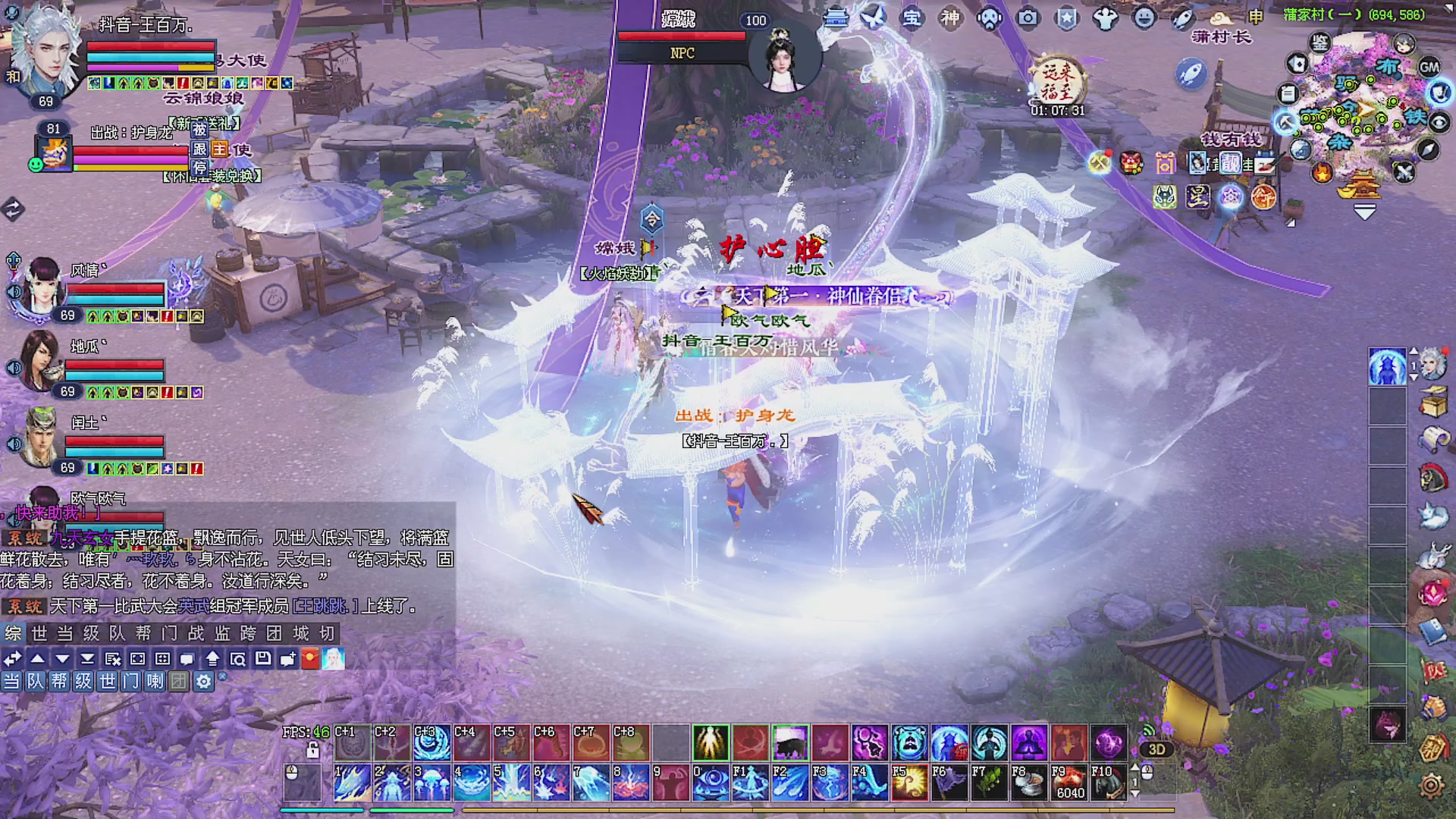Select teammate 风情 portrait in party list

point(42,284)
